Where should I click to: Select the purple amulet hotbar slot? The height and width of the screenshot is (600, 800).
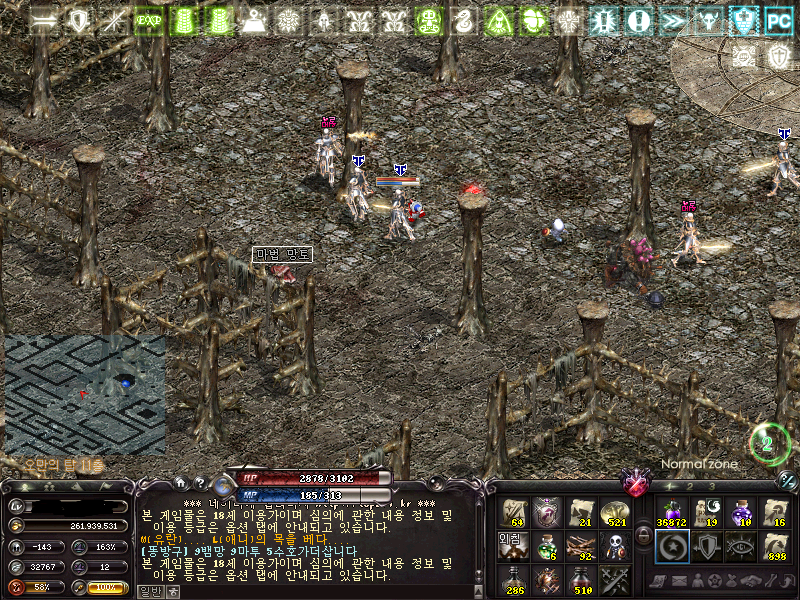(x=547, y=512)
